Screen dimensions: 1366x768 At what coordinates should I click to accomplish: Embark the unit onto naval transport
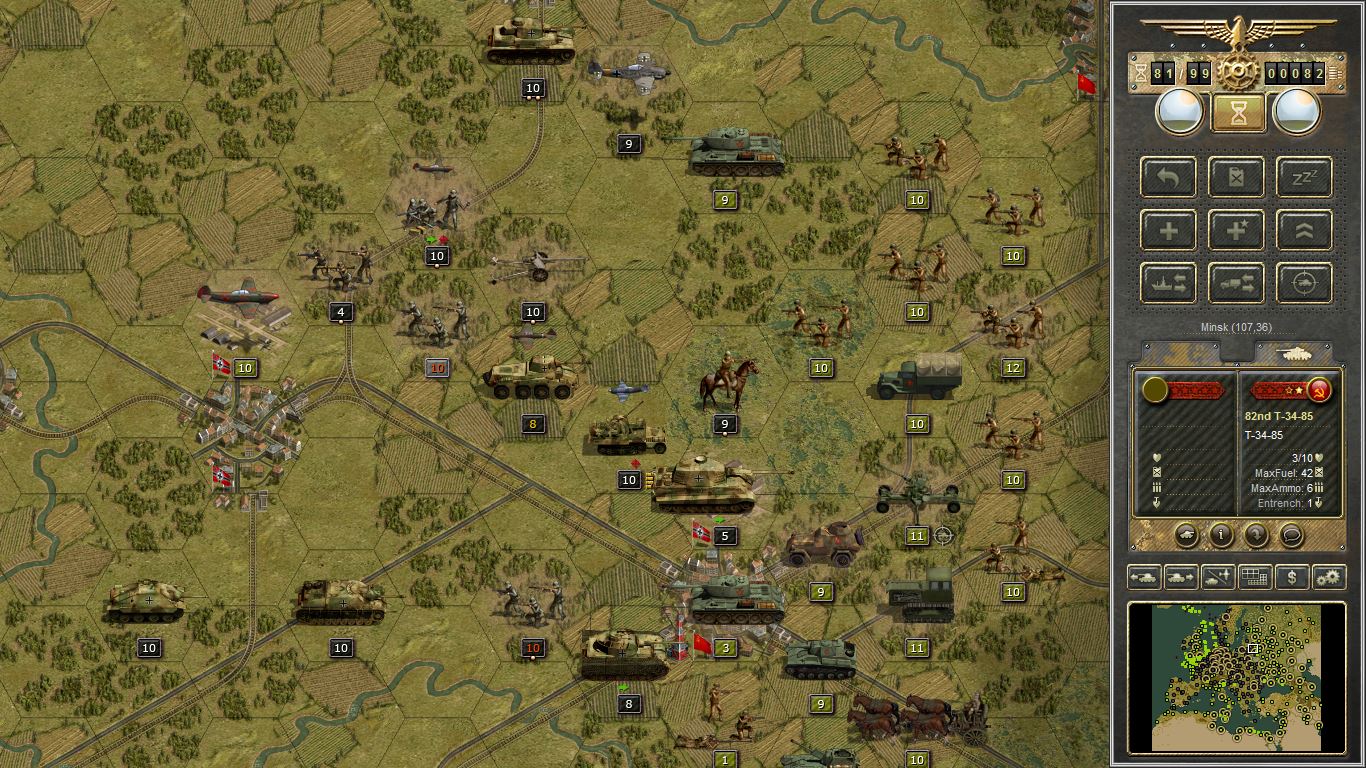[x=1168, y=283]
